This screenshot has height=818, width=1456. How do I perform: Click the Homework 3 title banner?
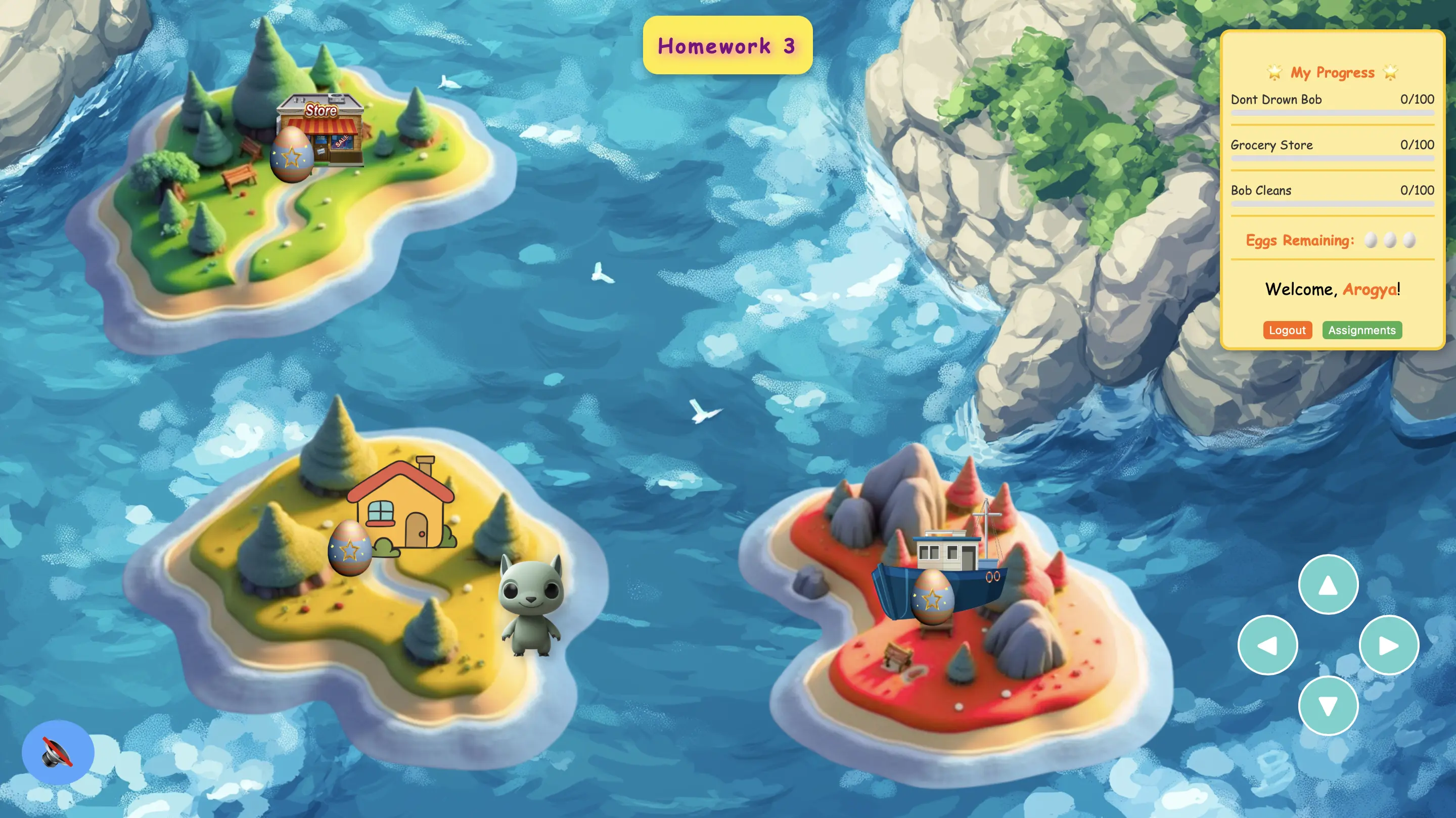tap(728, 46)
